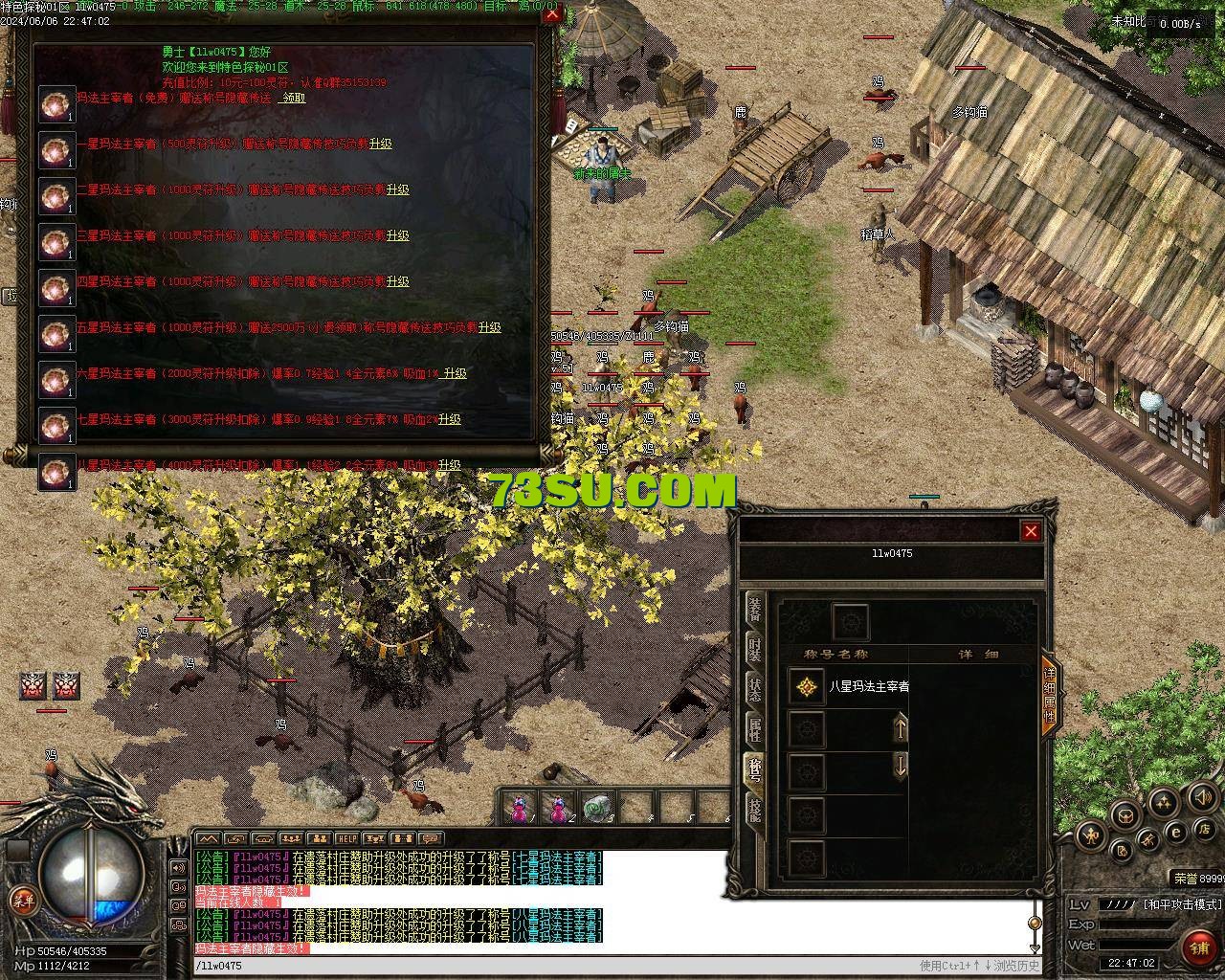
Task: Click the HELP button above the chat
Action: click(347, 838)
